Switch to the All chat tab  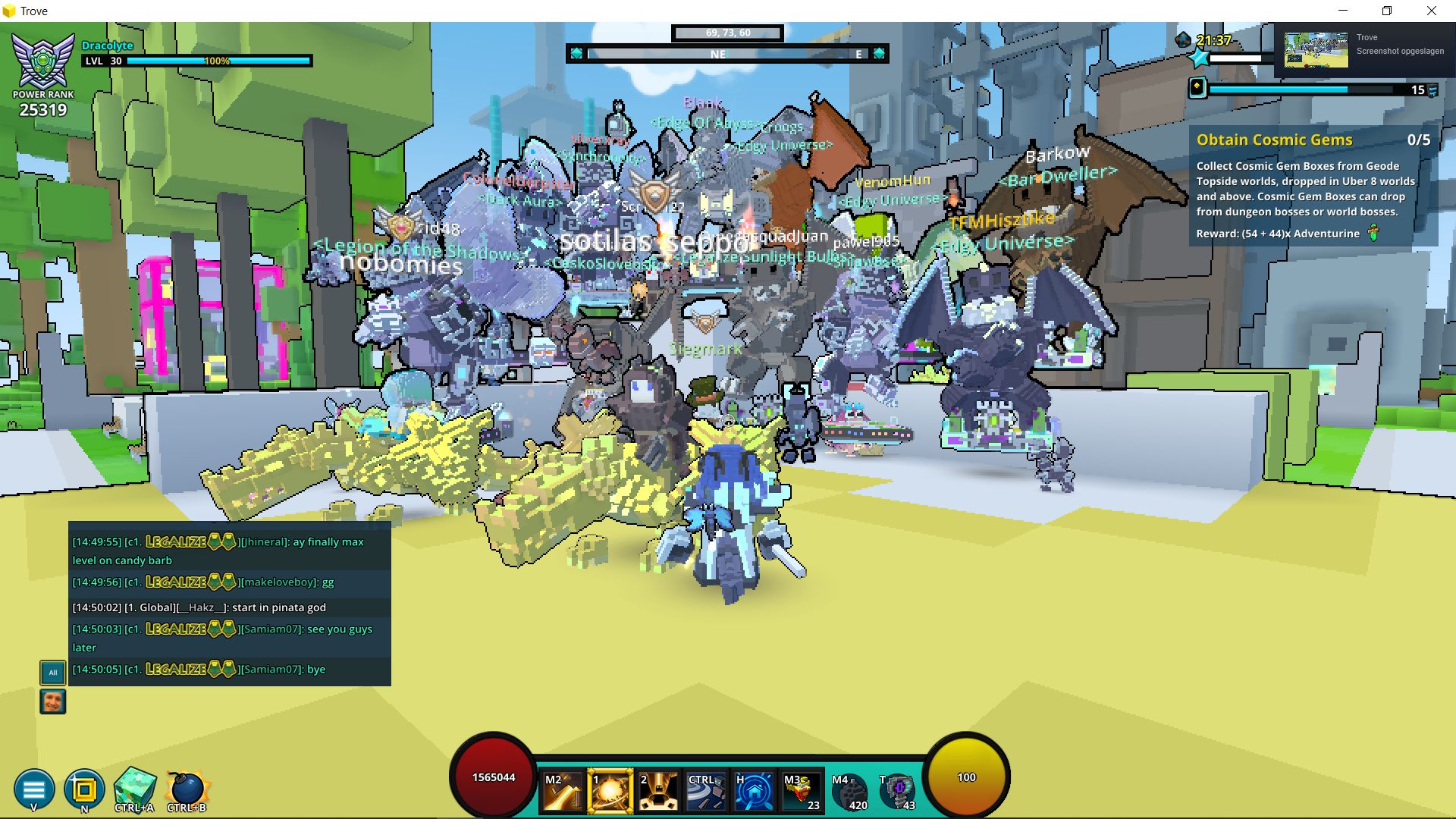pos(52,672)
